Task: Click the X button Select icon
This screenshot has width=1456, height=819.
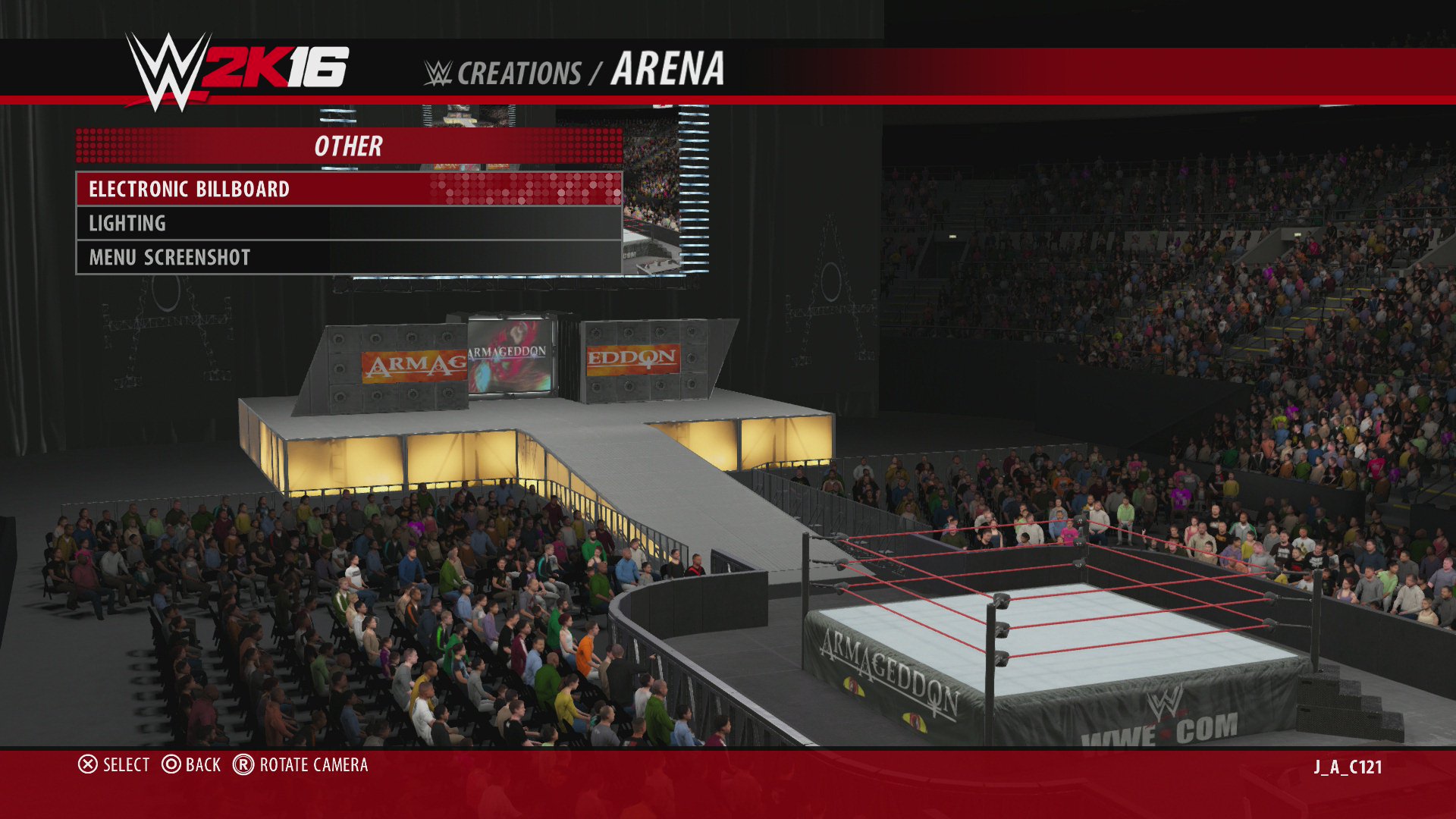Action: click(87, 766)
